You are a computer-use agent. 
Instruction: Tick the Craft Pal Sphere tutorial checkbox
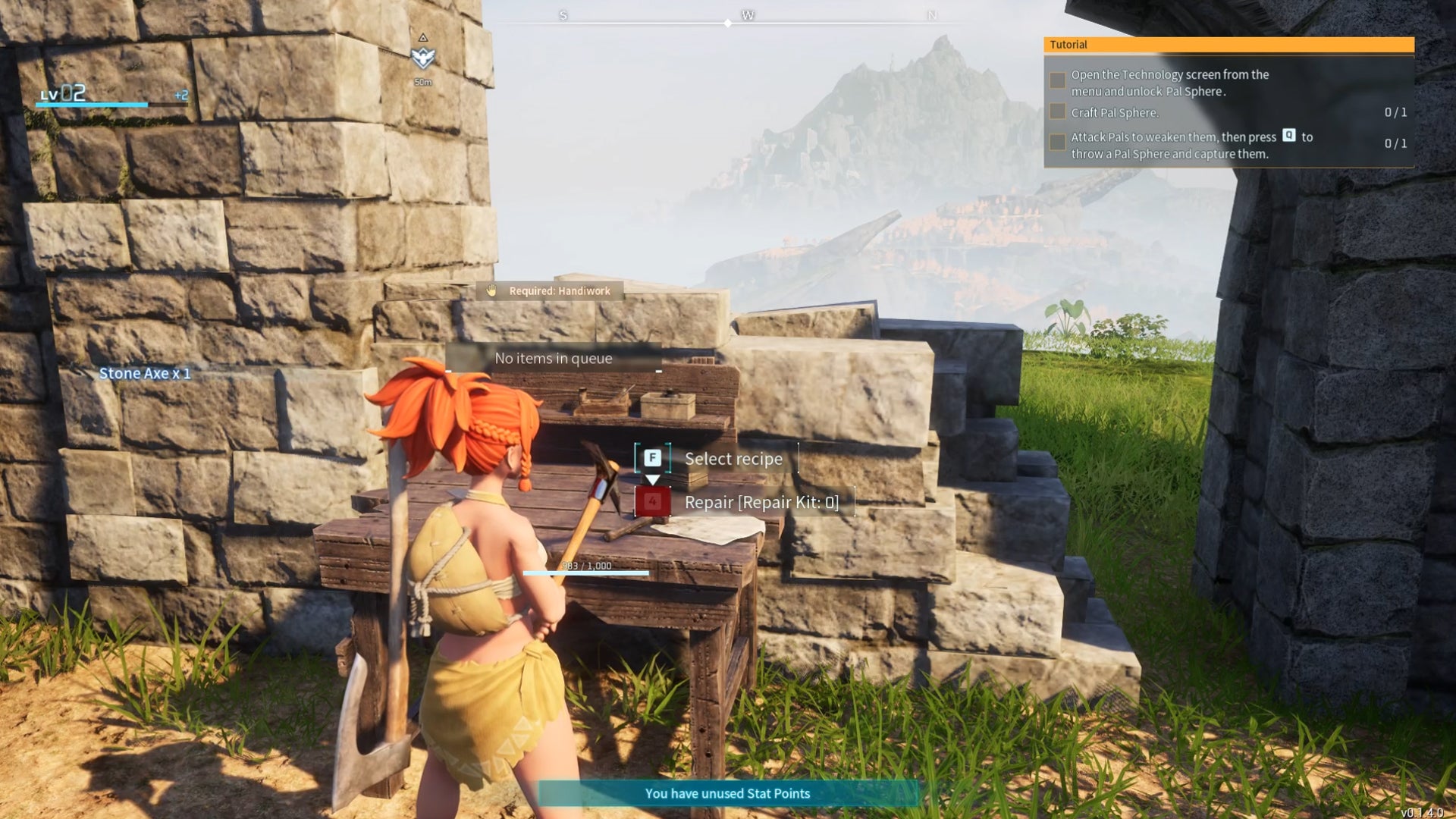1057,112
